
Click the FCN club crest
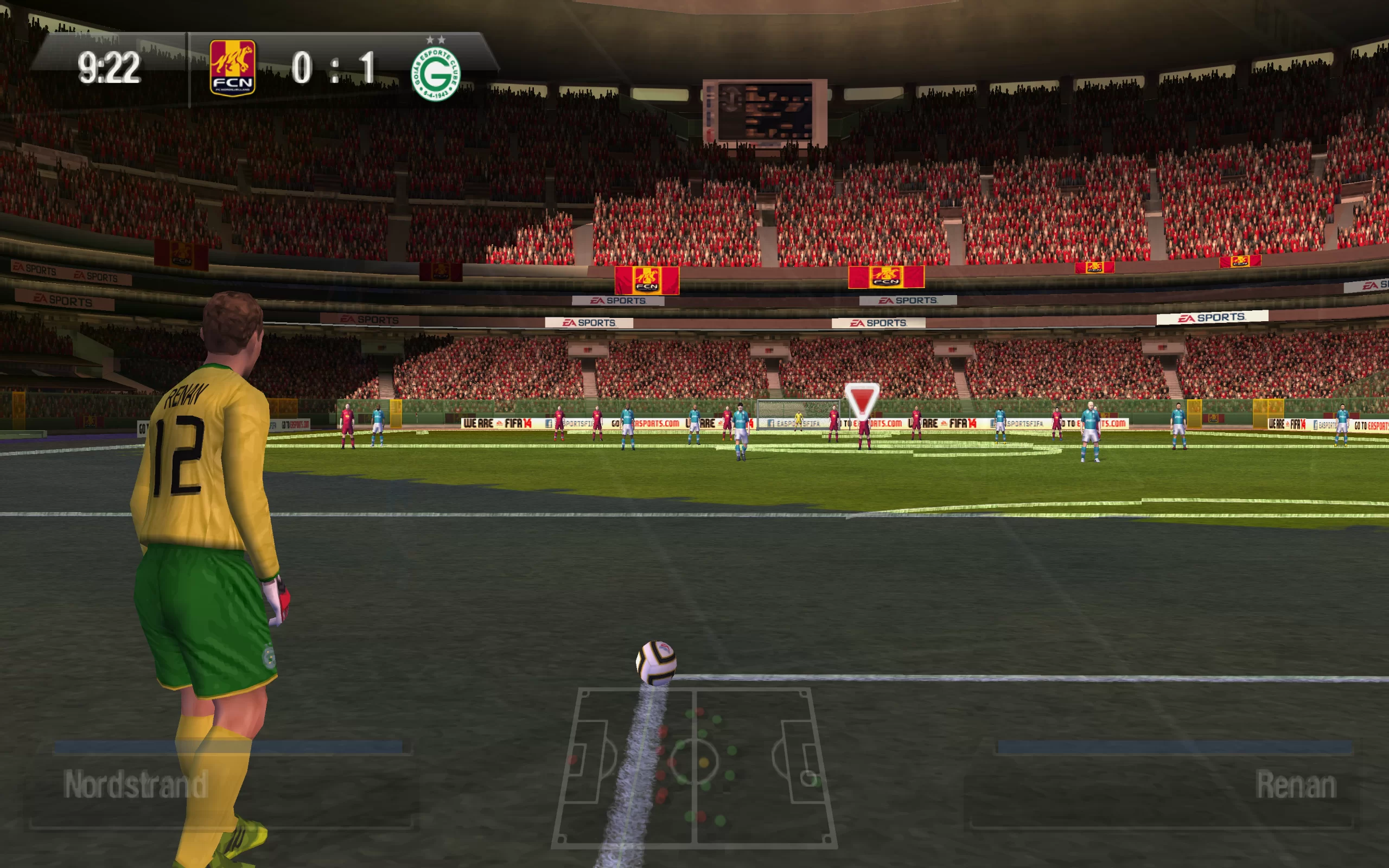coord(232,68)
